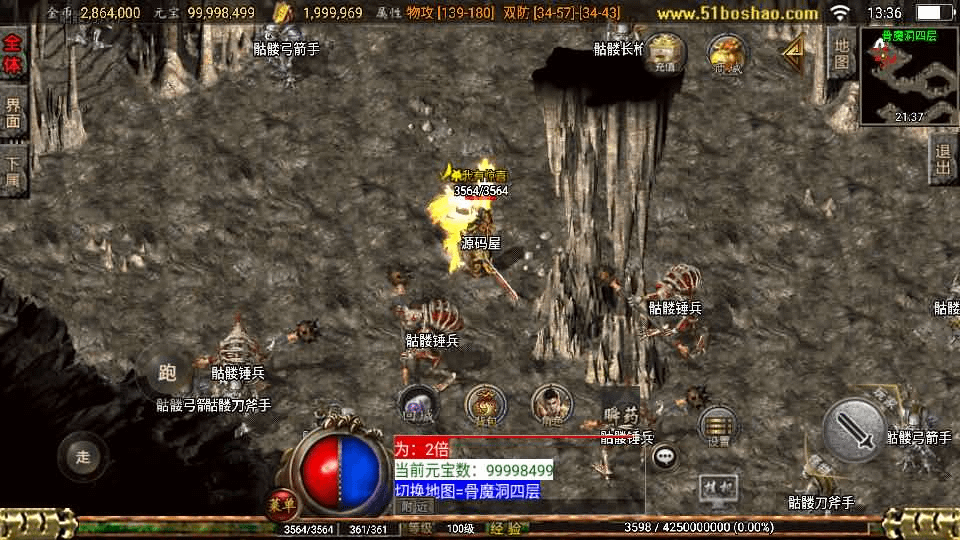Select the 界面 side tab

click(x=13, y=115)
